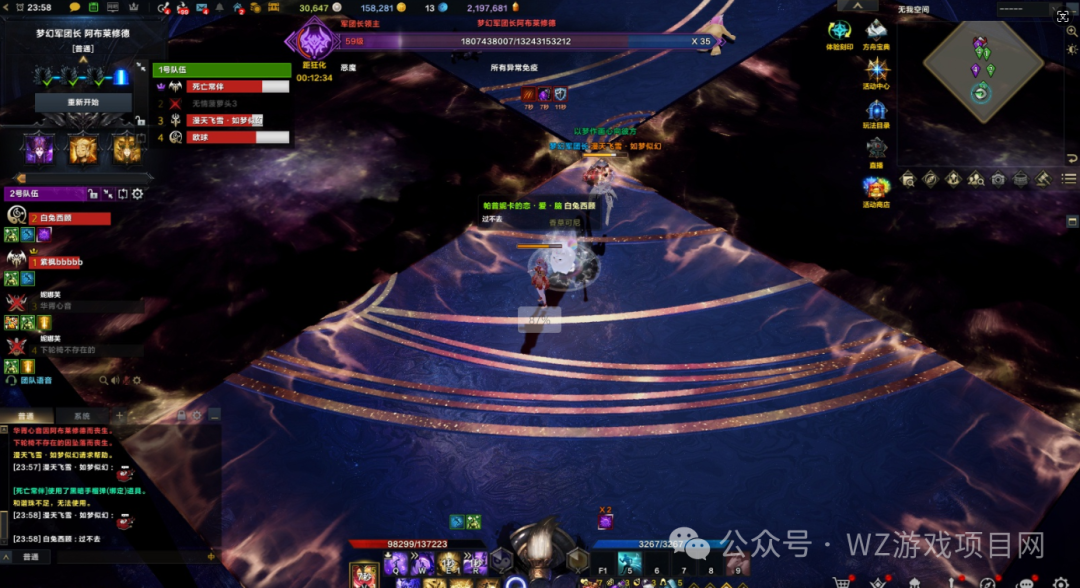
Task: Open the 2号队伍 party settings gear
Action: (x=138, y=194)
